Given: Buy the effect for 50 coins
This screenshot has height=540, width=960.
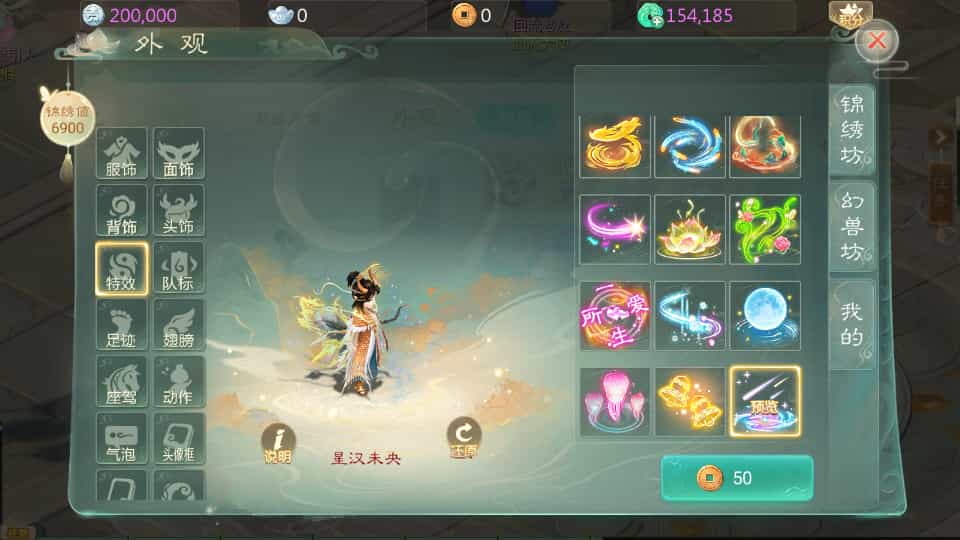Looking at the screenshot, I should point(737,478).
